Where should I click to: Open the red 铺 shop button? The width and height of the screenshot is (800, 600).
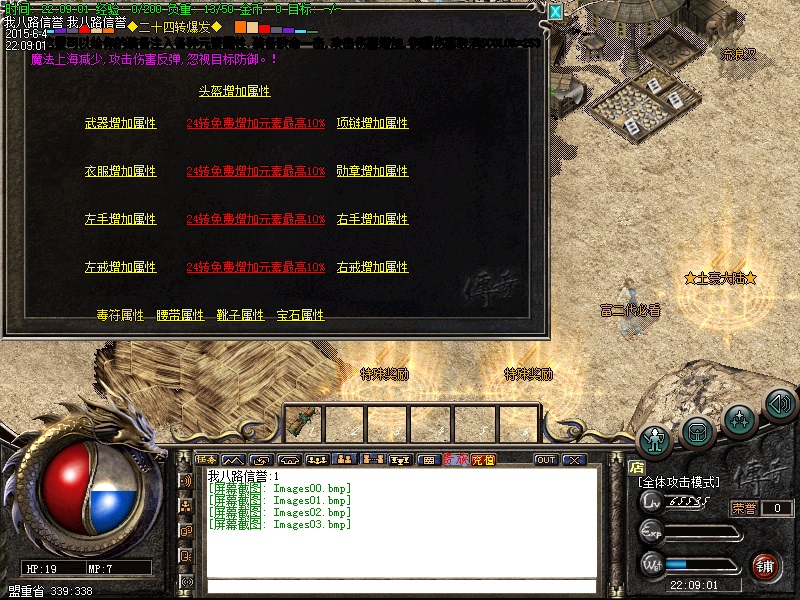765,566
